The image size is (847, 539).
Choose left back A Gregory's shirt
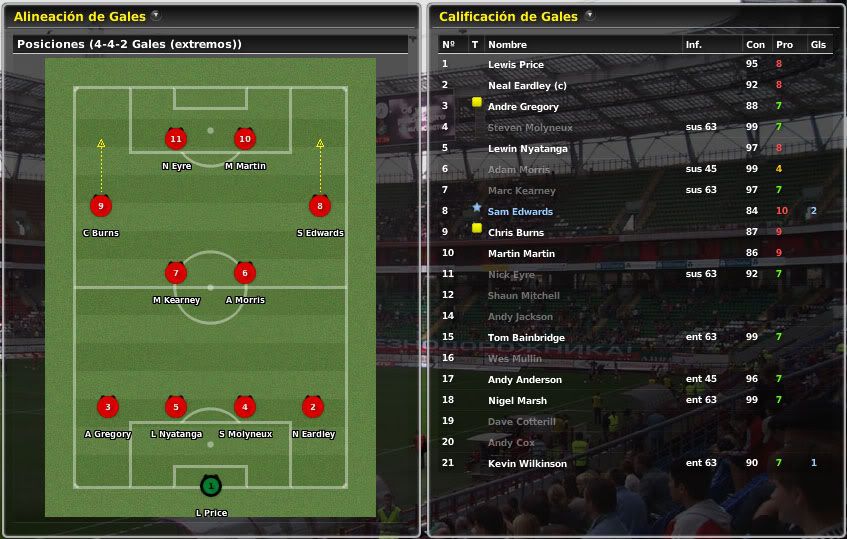coord(107,407)
